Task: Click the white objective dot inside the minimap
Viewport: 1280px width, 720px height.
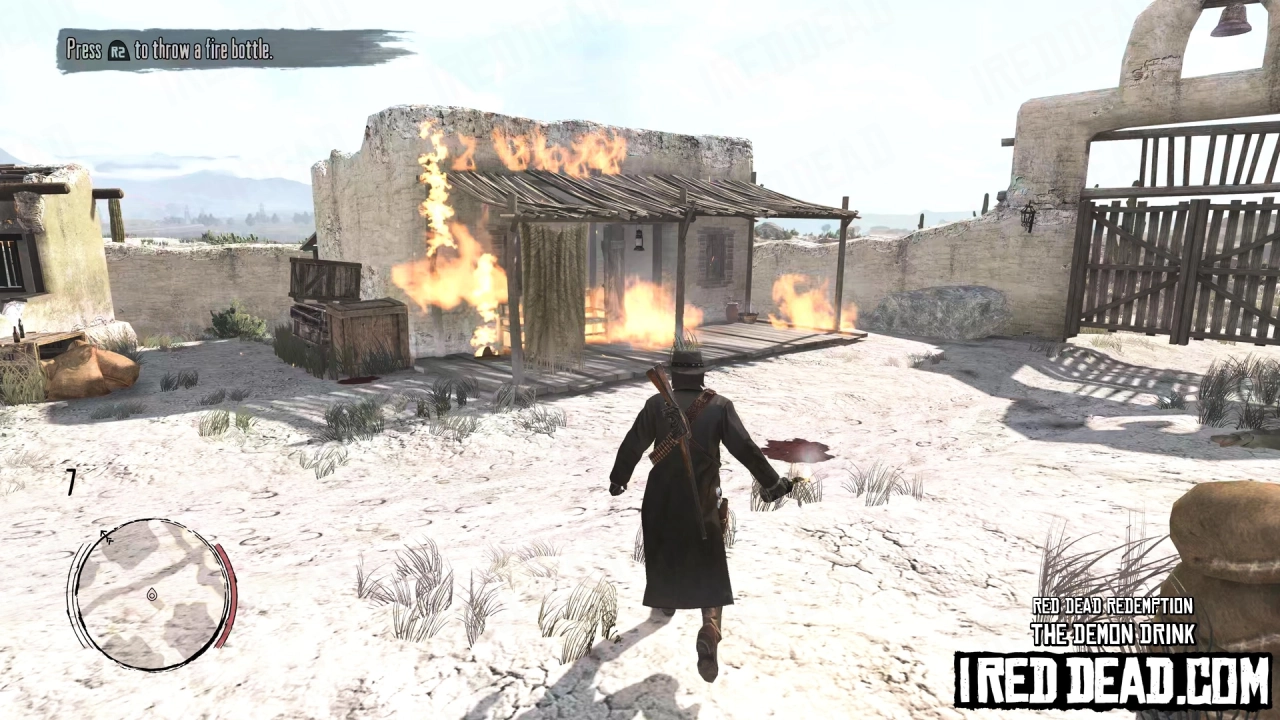Action: pyautogui.click(x=152, y=594)
